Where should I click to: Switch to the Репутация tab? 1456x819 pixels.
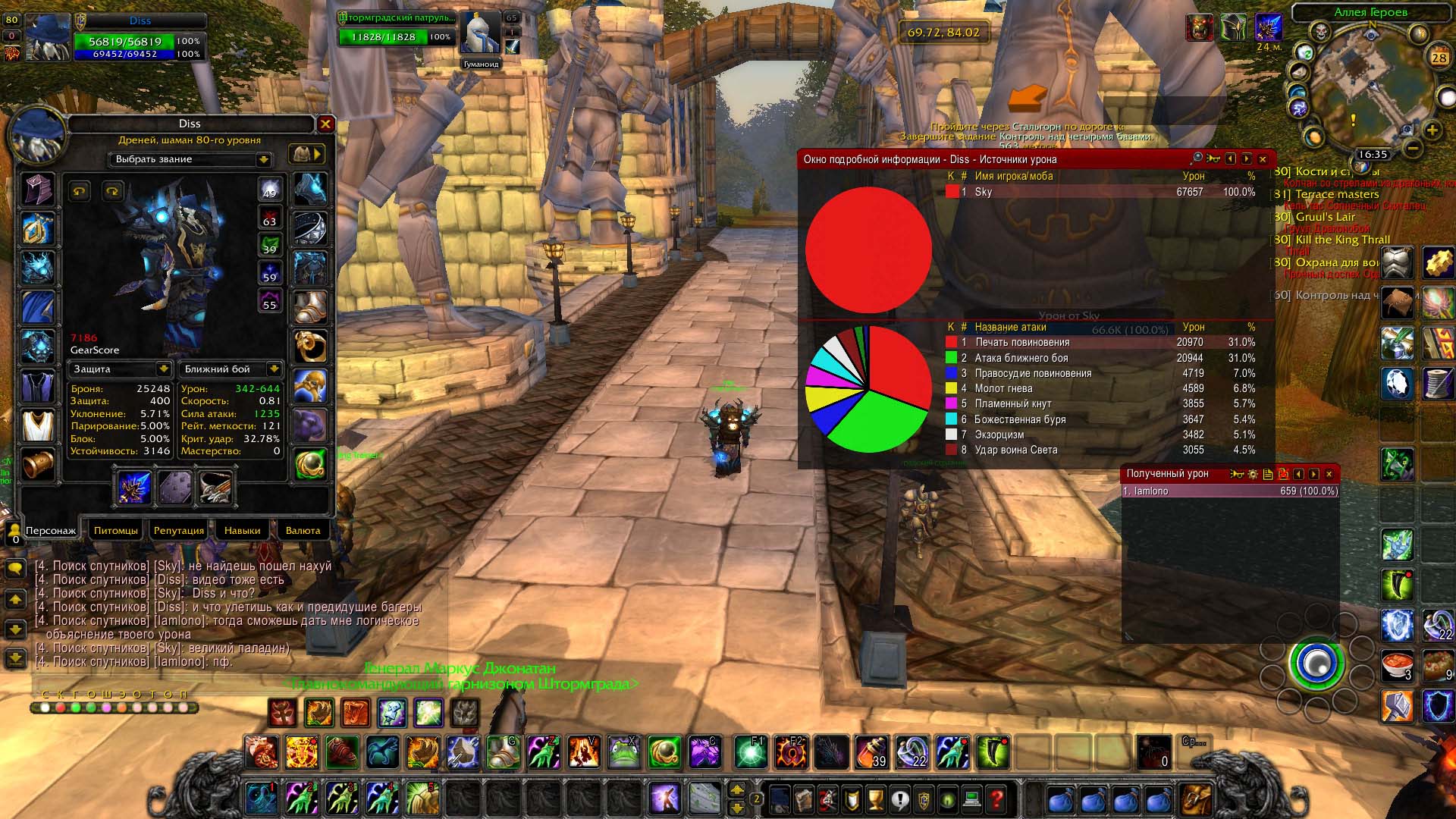179,530
